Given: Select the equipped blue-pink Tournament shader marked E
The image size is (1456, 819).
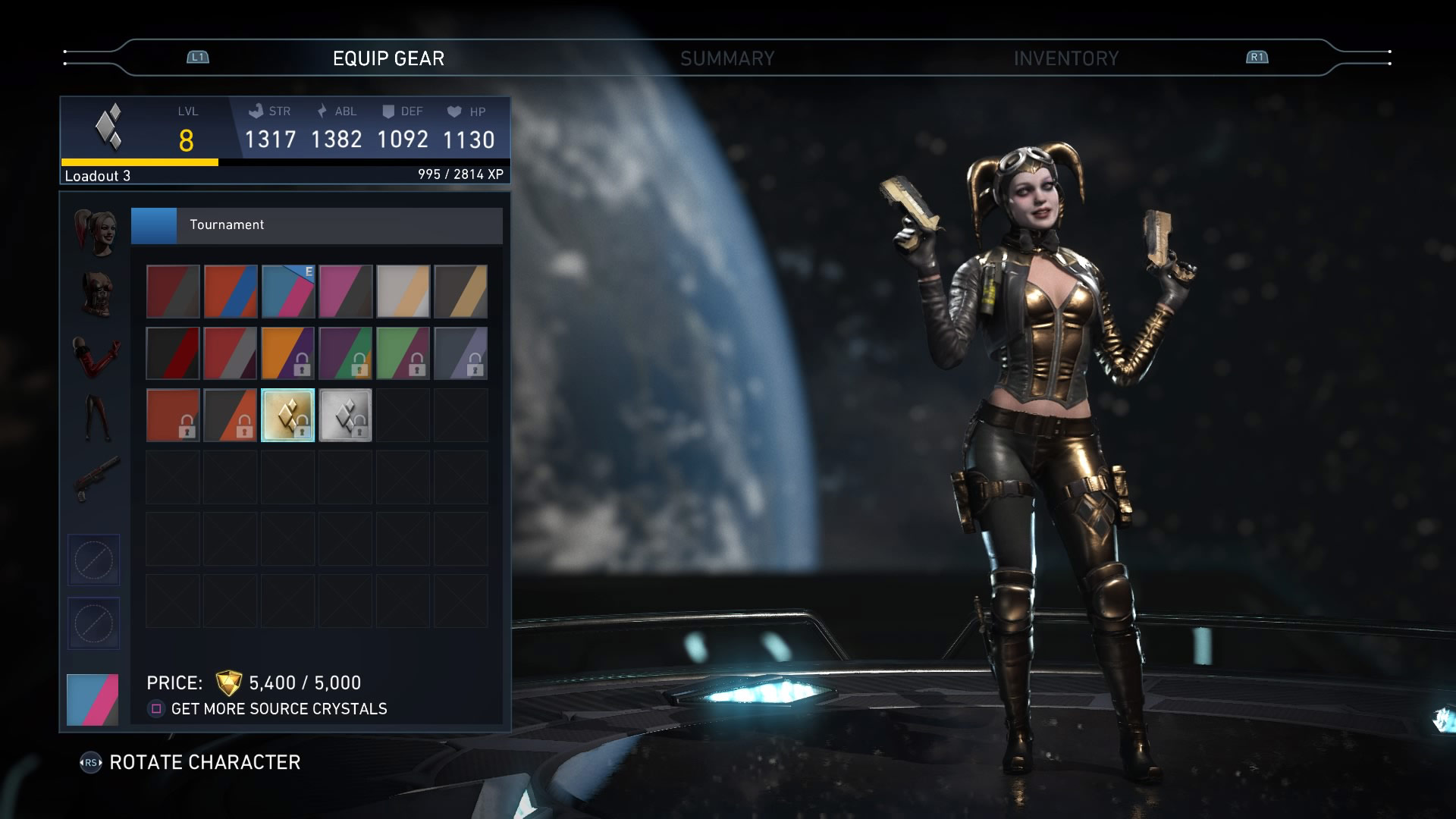Looking at the screenshot, I should coord(287,291).
